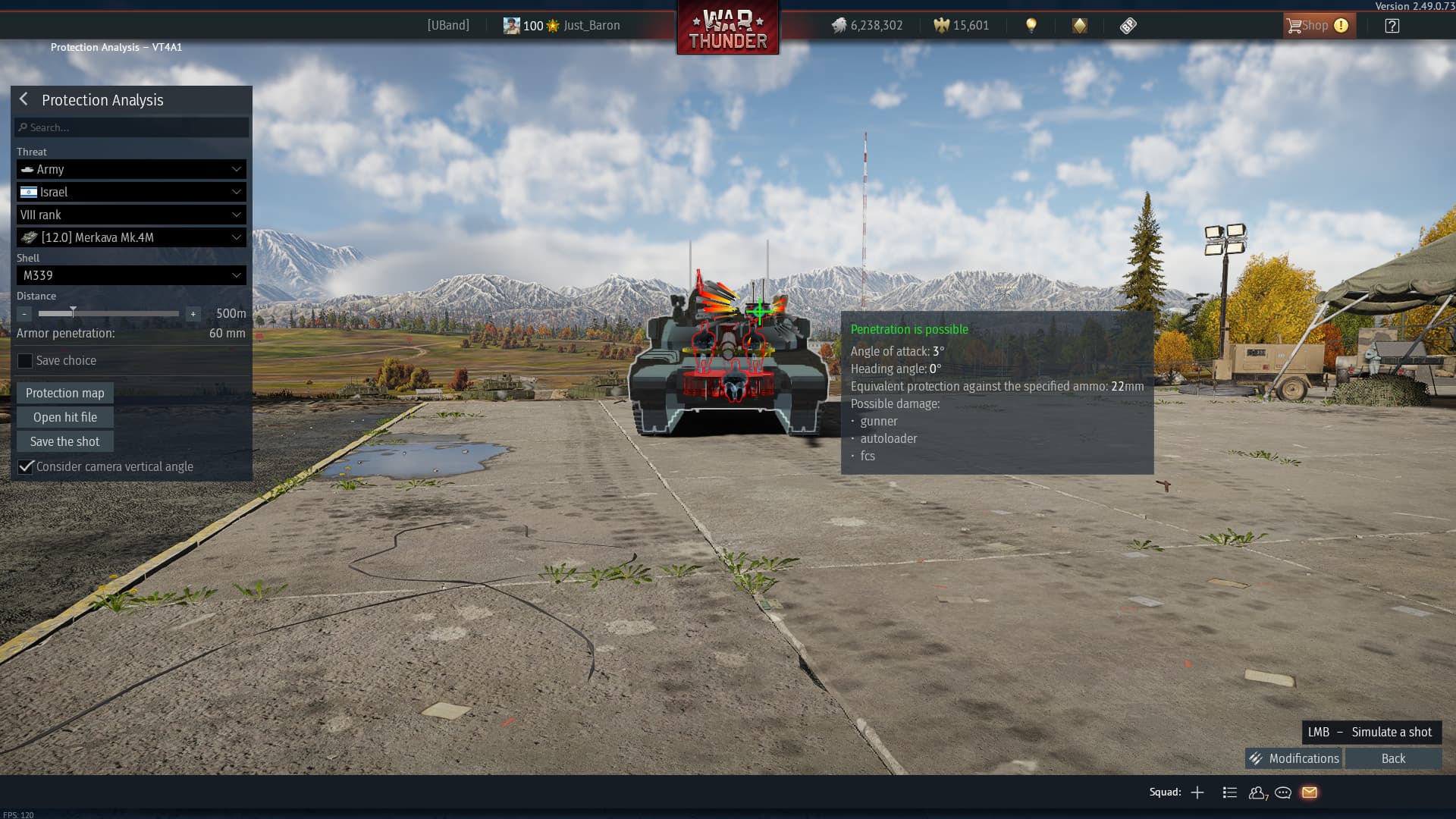Click the Search field in Protection Analysis
This screenshot has width=1456, height=819.
tap(132, 127)
